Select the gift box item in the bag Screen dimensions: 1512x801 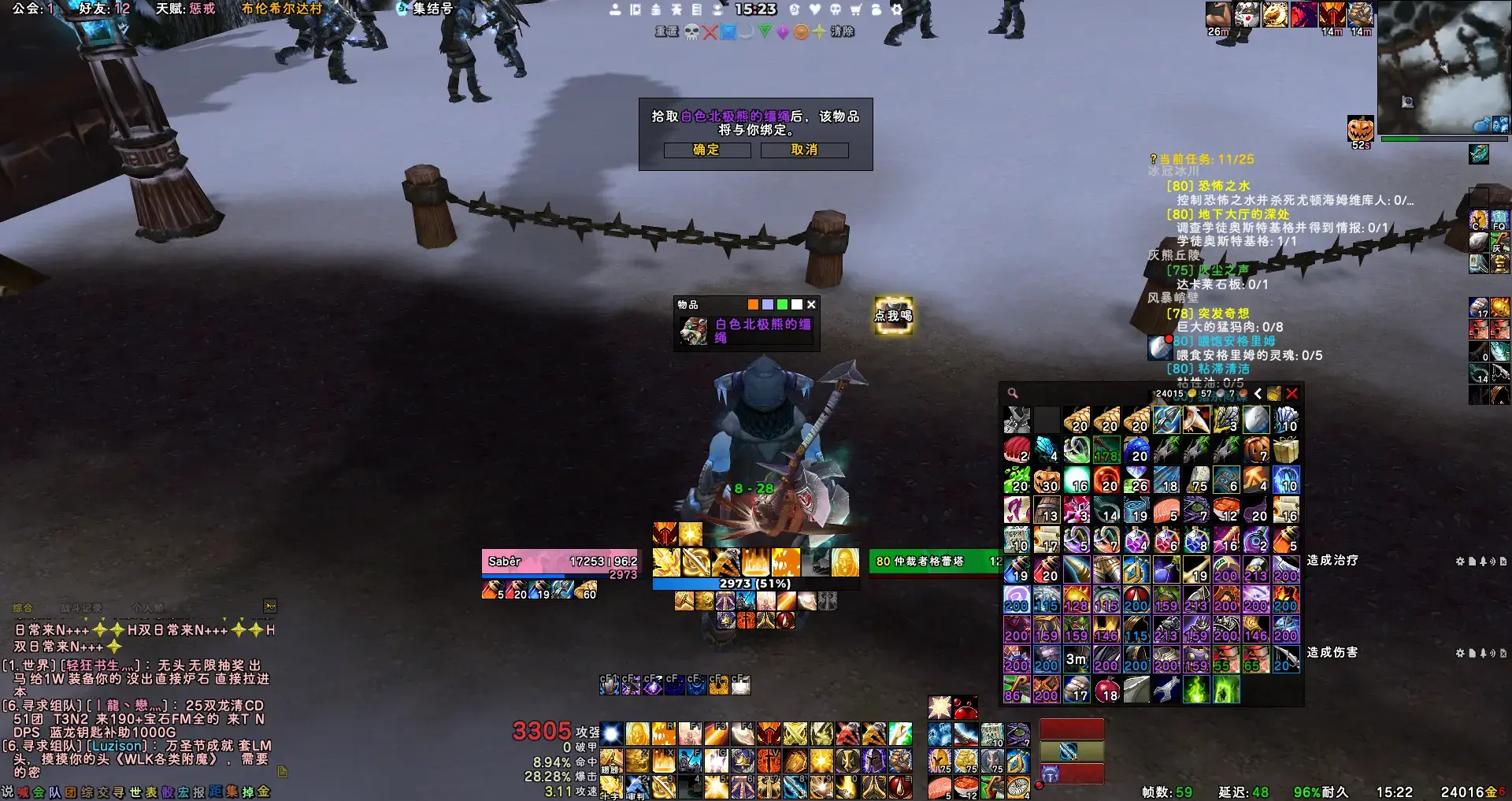tap(1286, 451)
